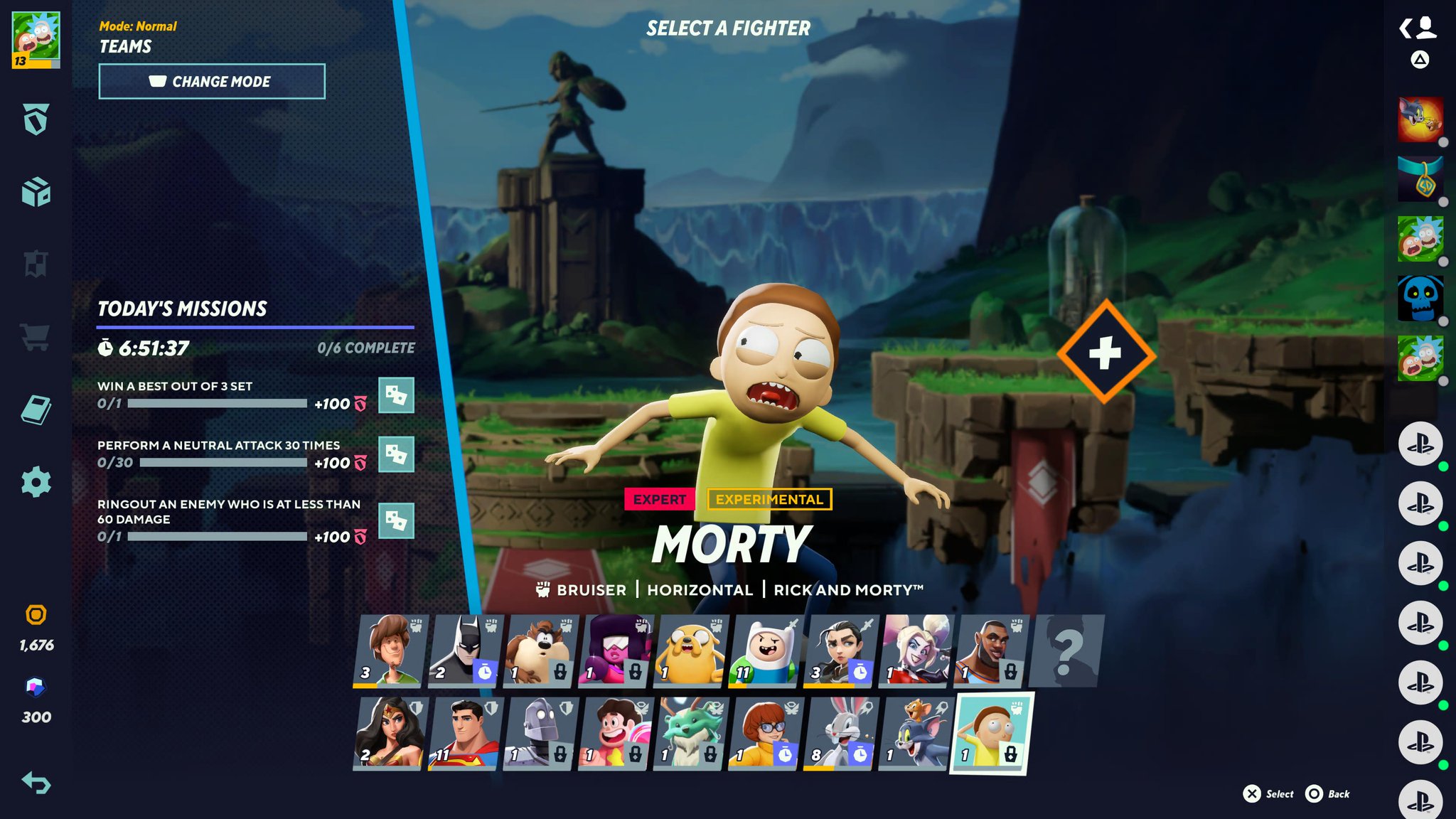
Task: Expand the first mission's reward dice panel
Action: click(397, 396)
